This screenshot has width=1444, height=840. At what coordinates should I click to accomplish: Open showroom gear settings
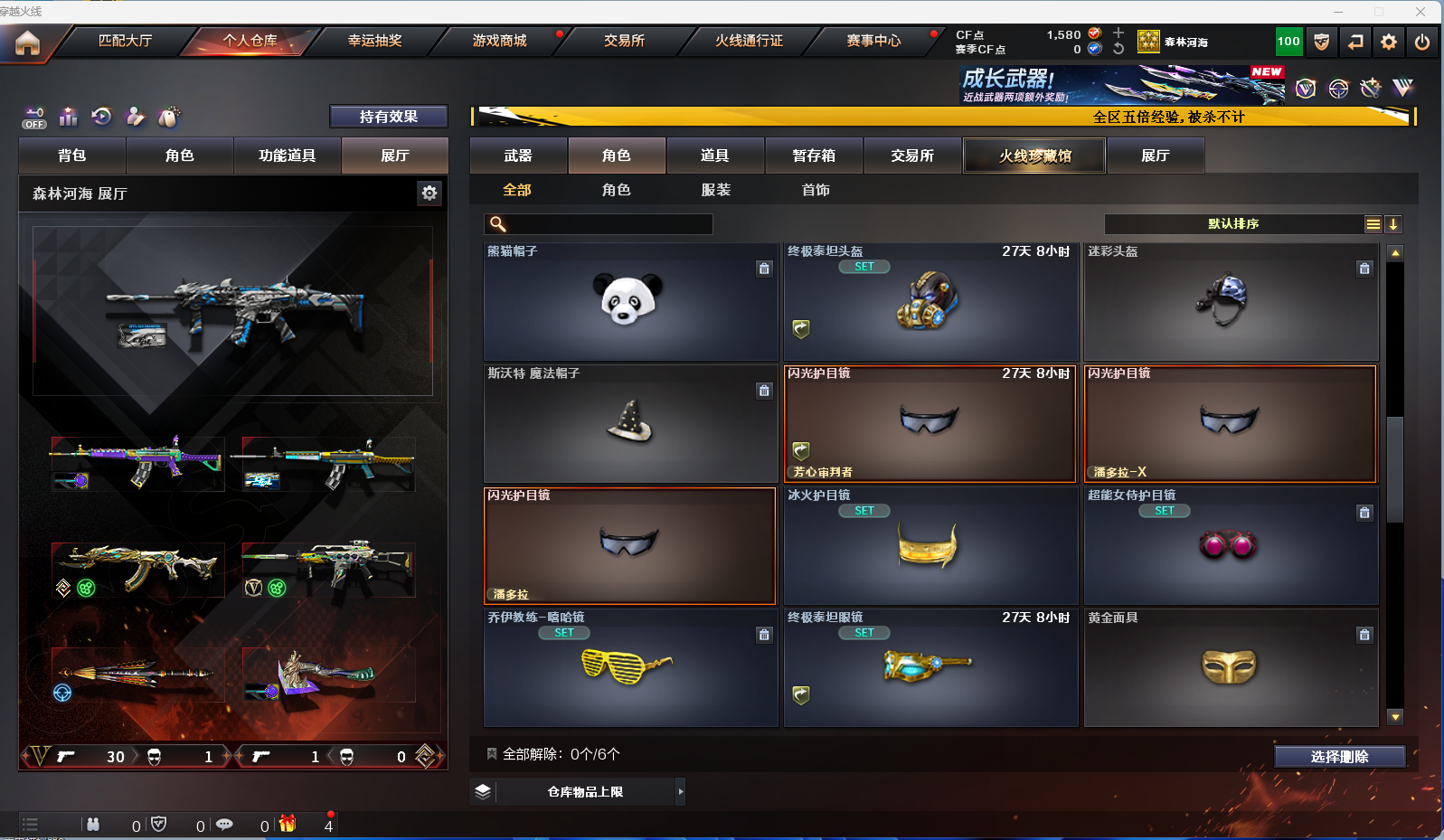(429, 193)
